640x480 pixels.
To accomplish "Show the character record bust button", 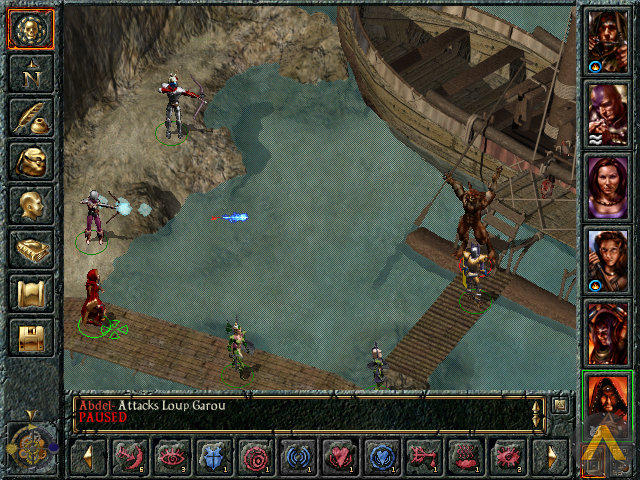I will [31, 204].
